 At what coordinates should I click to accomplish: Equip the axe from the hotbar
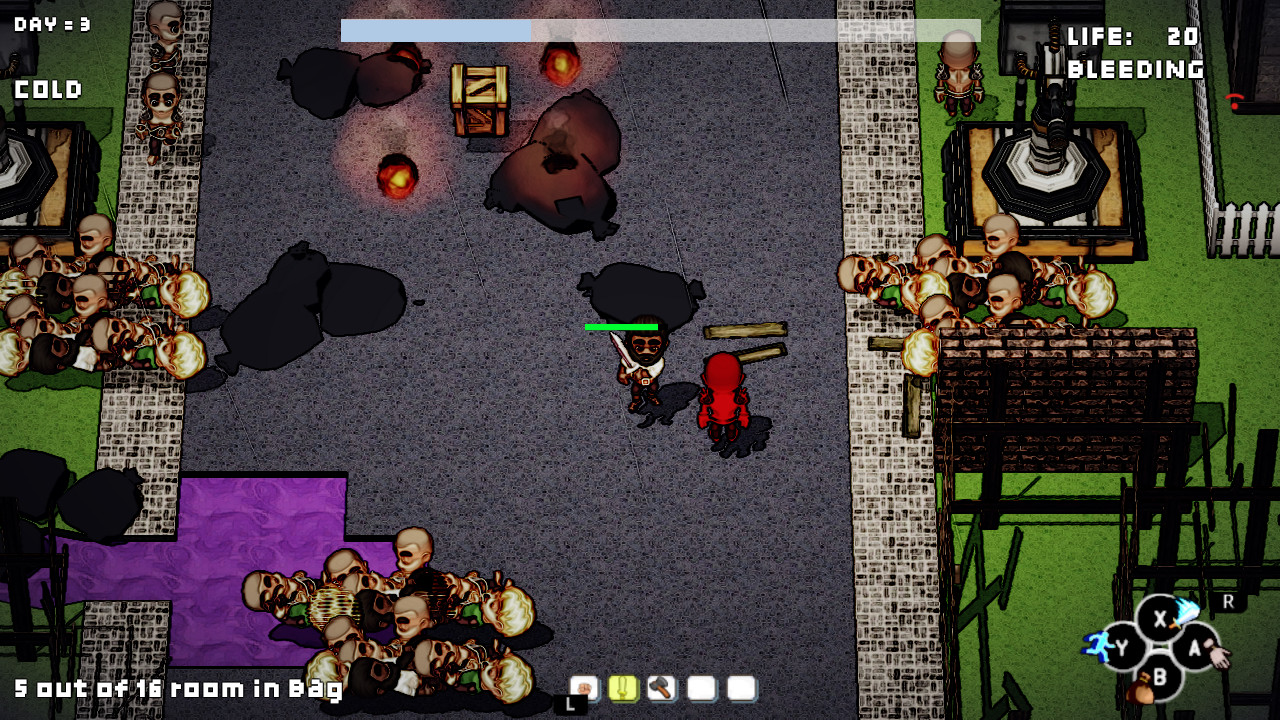click(x=662, y=688)
